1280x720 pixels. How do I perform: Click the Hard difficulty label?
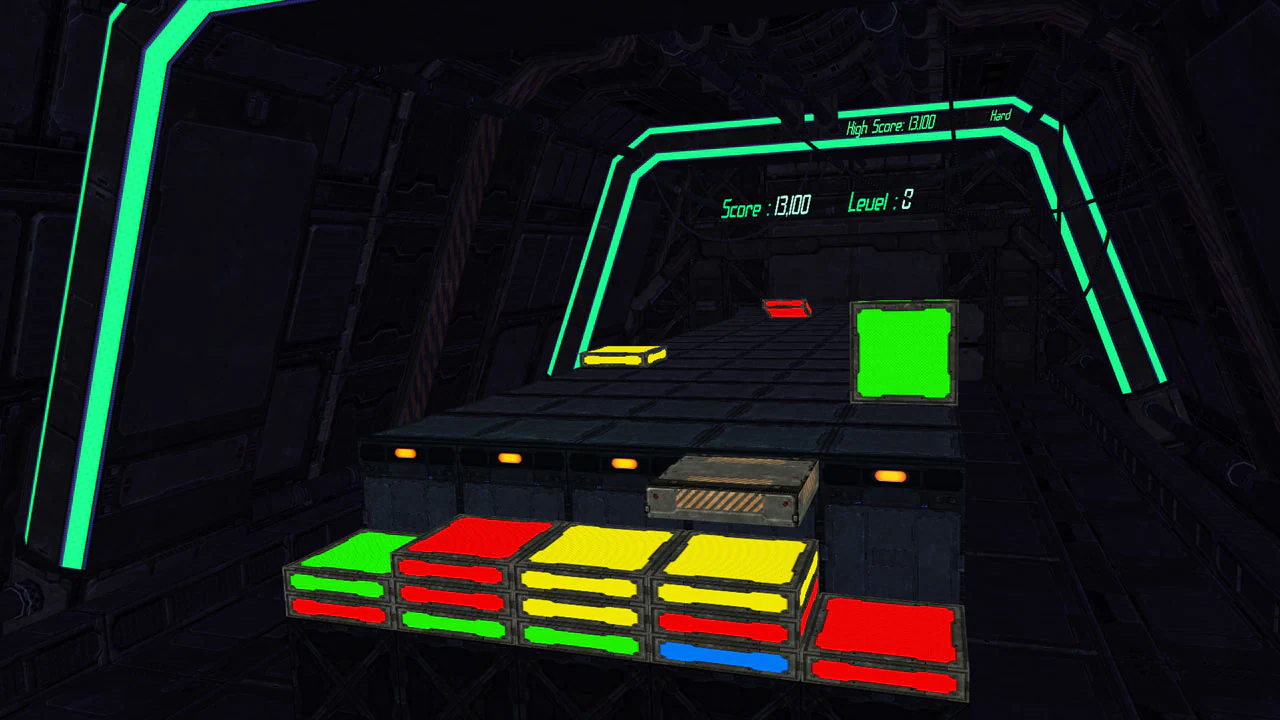(x=1001, y=115)
